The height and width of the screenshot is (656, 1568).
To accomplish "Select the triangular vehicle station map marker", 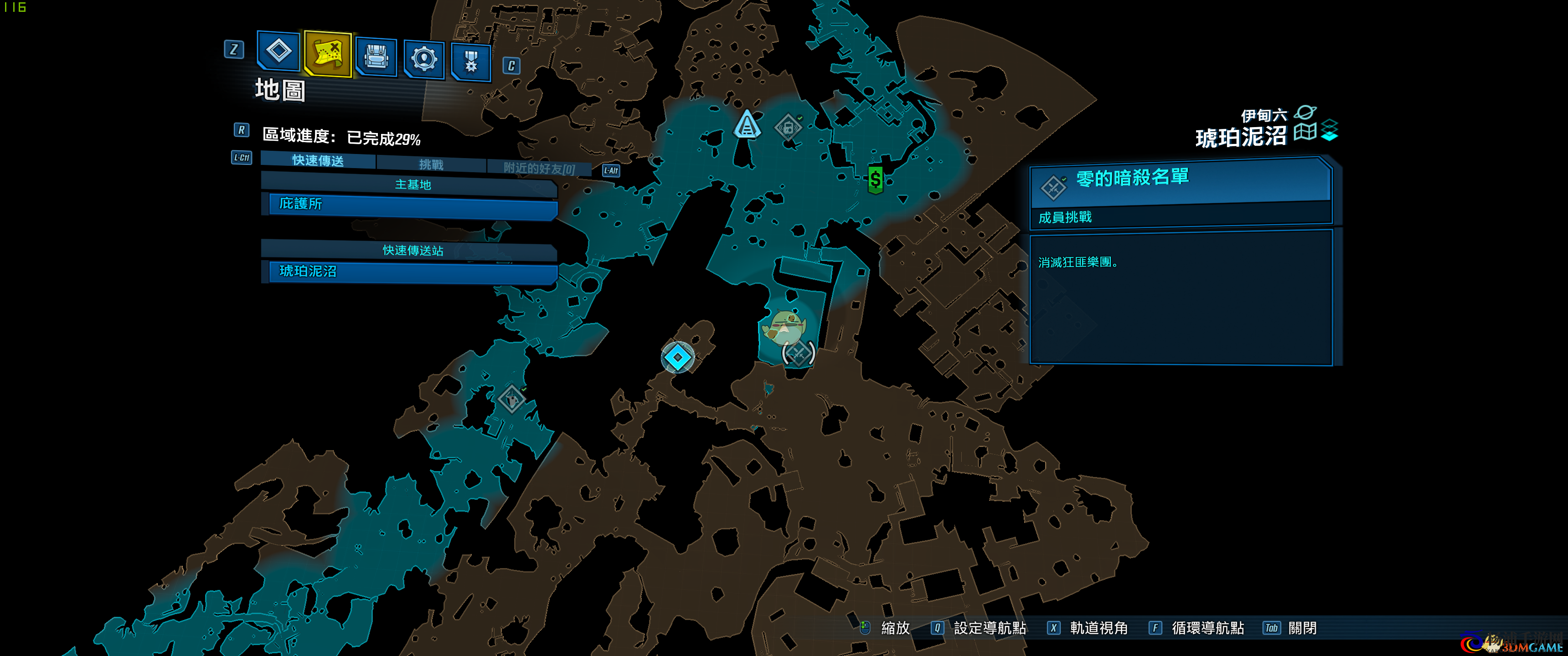I will (x=747, y=125).
